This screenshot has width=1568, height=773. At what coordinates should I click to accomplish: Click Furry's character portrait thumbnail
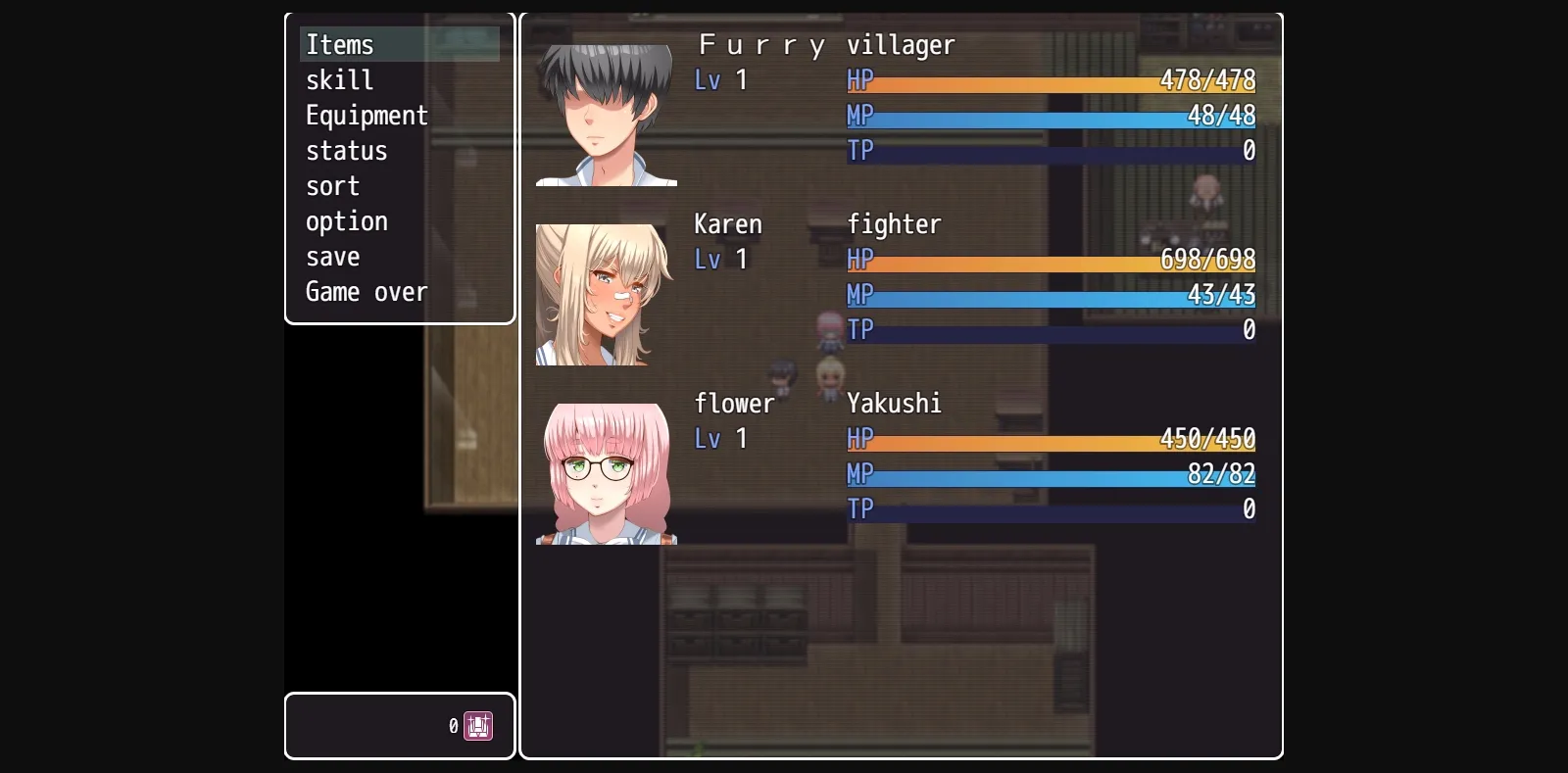click(x=606, y=106)
